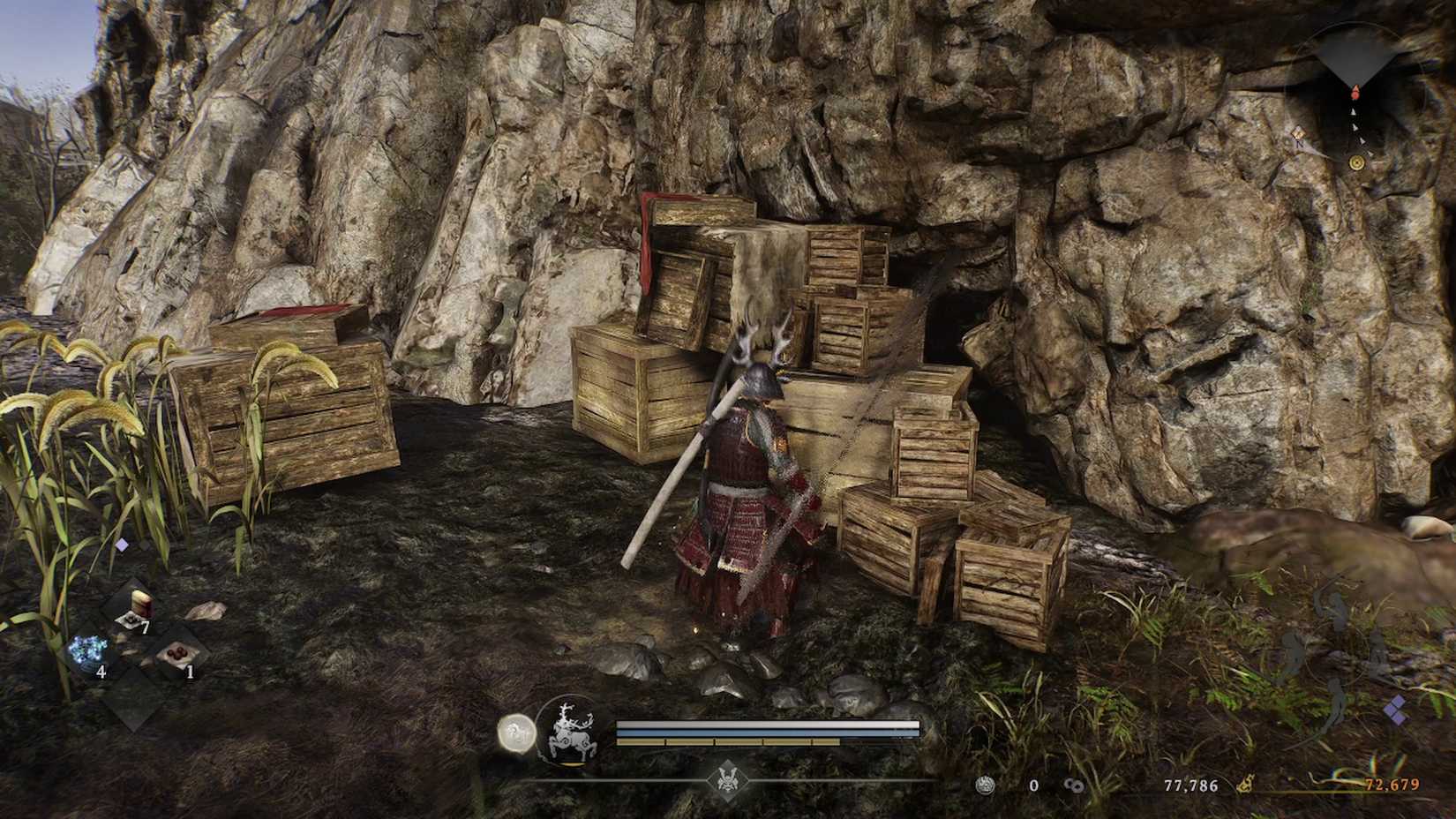Click the silver coin currency icon

click(987, 785)
